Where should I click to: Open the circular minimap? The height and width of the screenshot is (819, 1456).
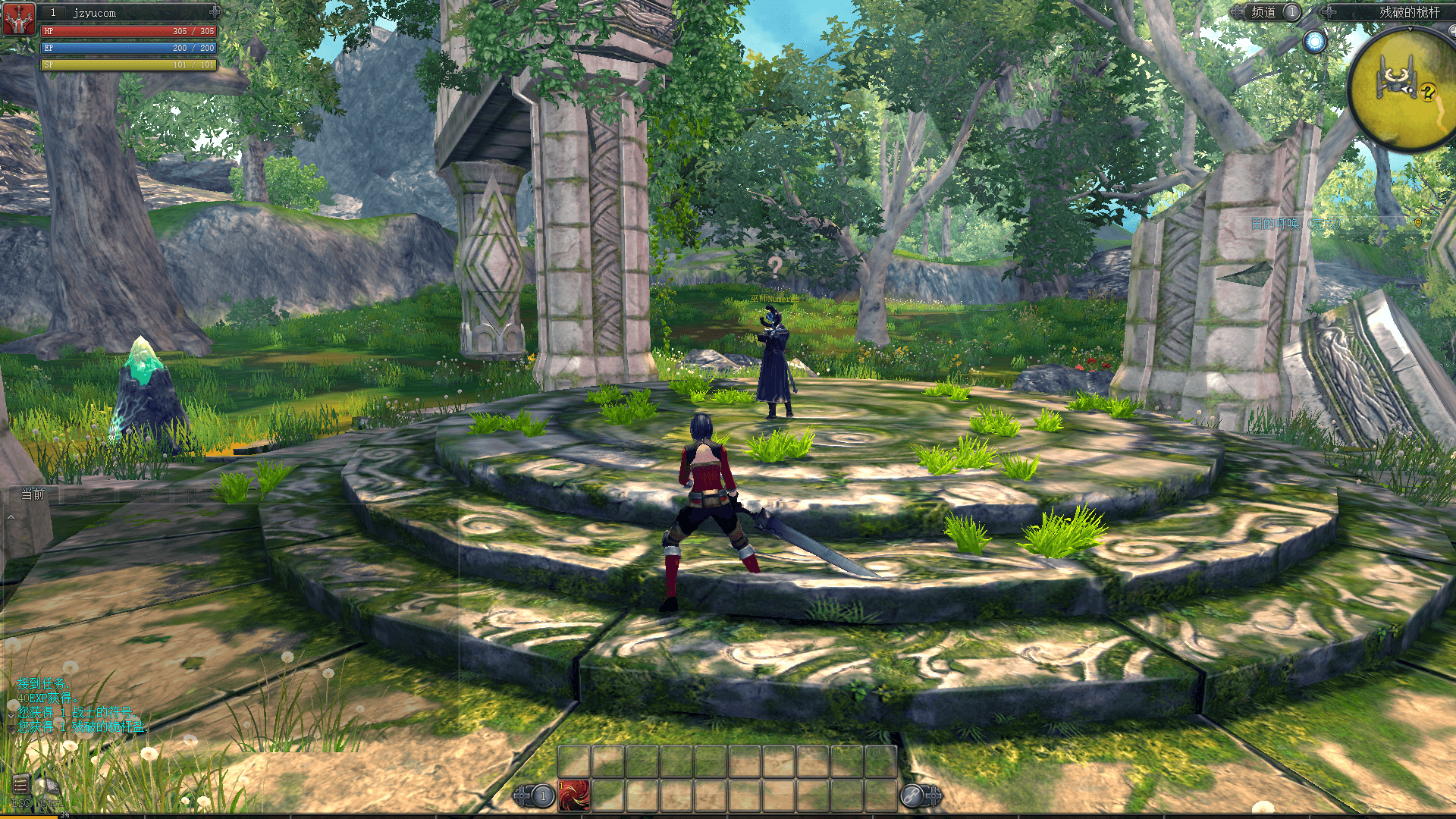(x=1403, y=91)
